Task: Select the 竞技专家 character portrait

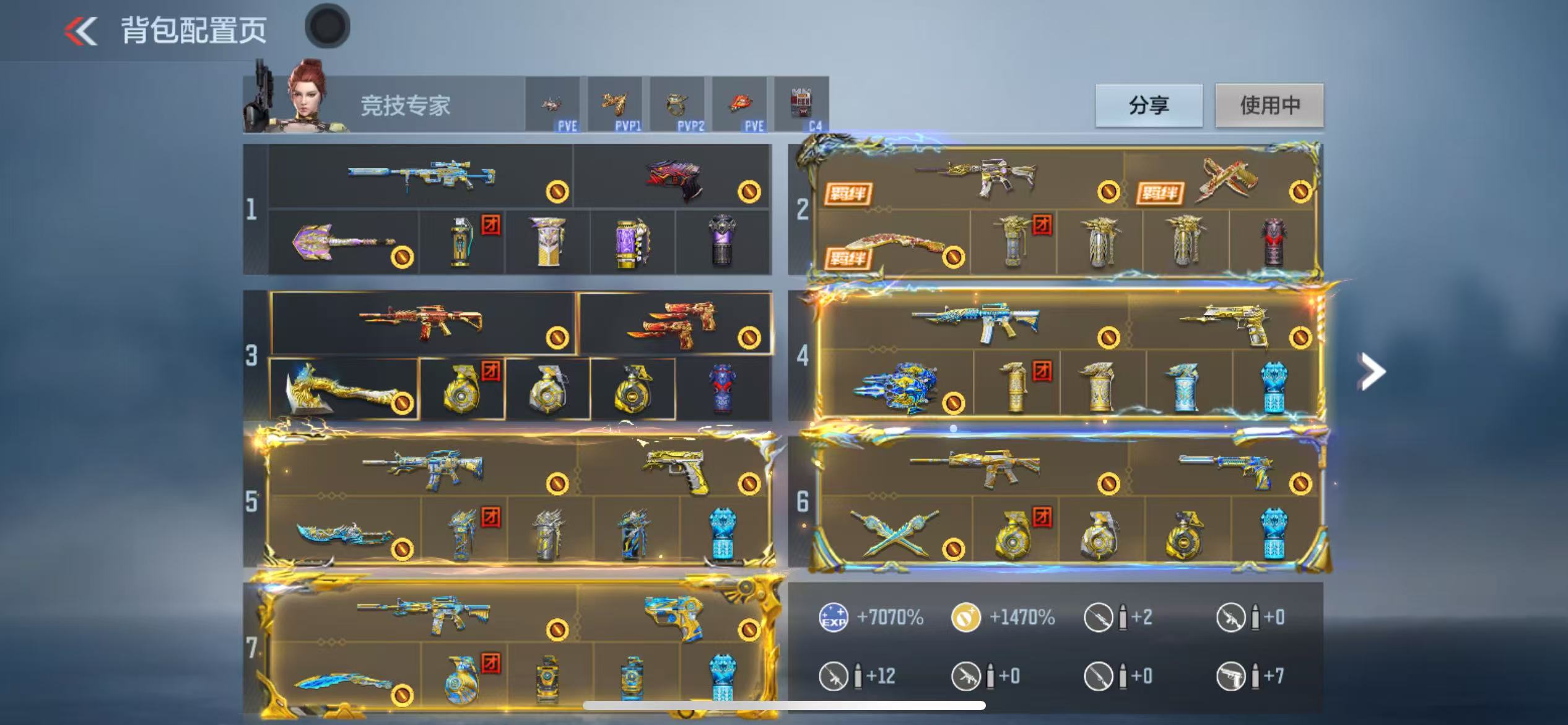Action: click(308, 98)
